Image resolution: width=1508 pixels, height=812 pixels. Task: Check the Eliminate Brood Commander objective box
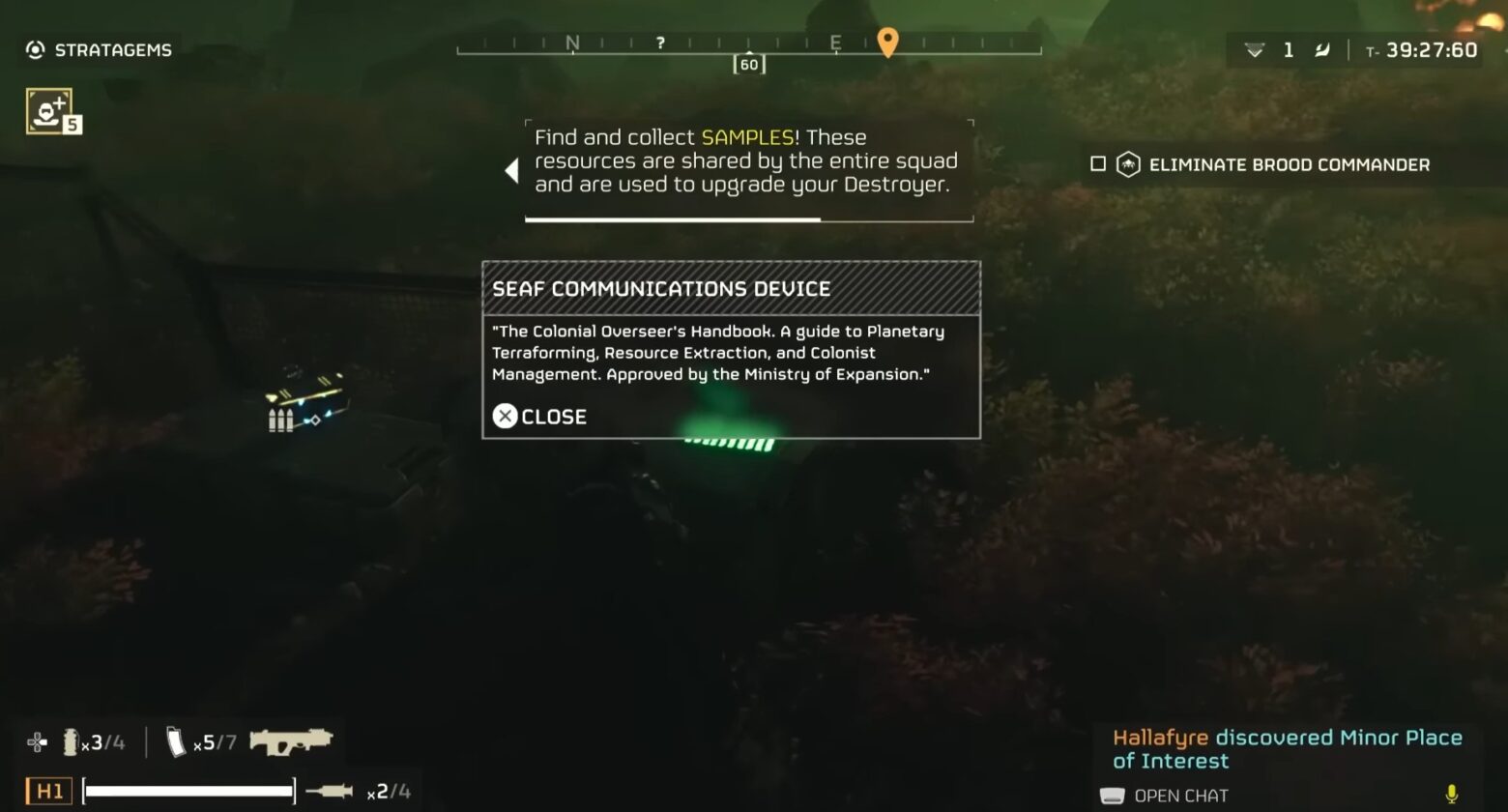click(1097, 163)
